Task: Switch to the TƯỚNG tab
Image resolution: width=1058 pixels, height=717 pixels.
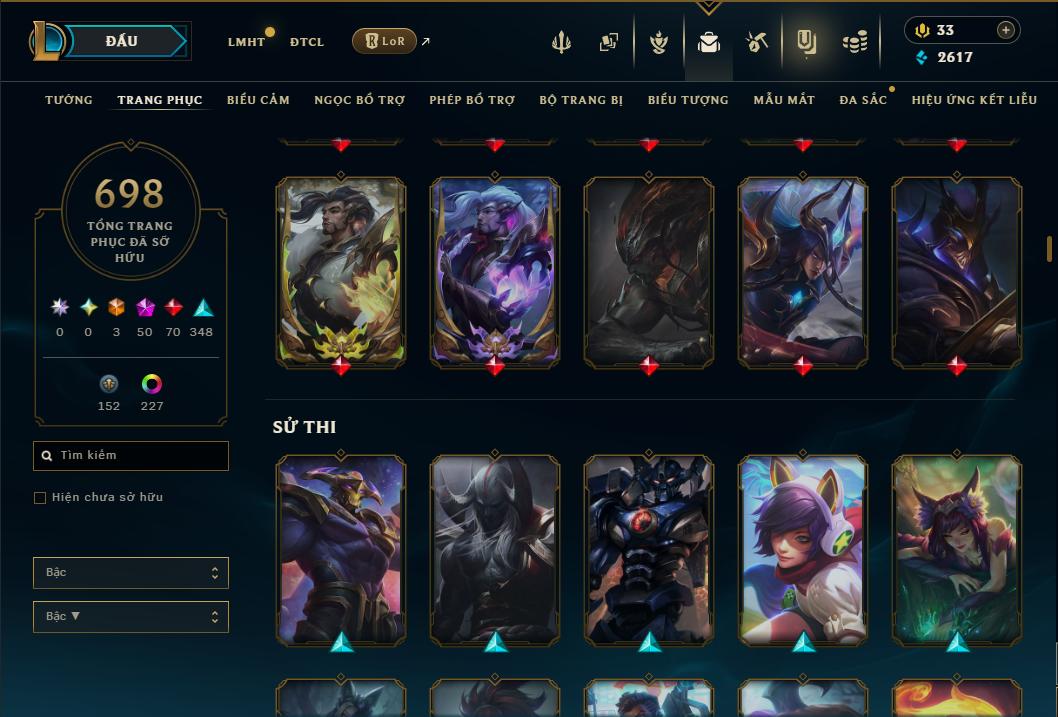Action: click(x=69, y=100)
